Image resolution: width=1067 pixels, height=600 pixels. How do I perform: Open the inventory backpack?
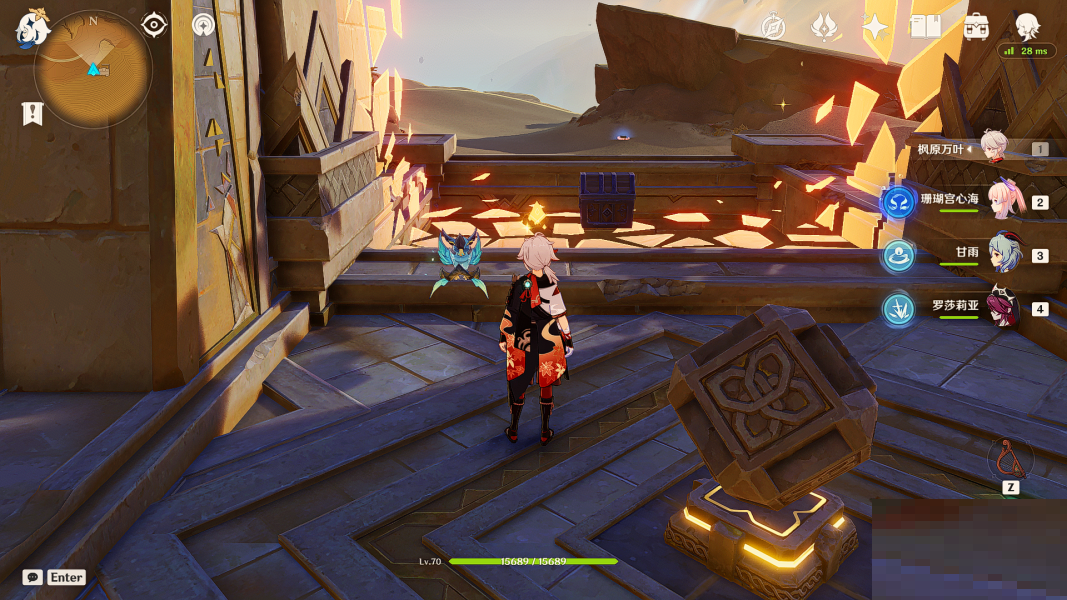pos(977,27)
